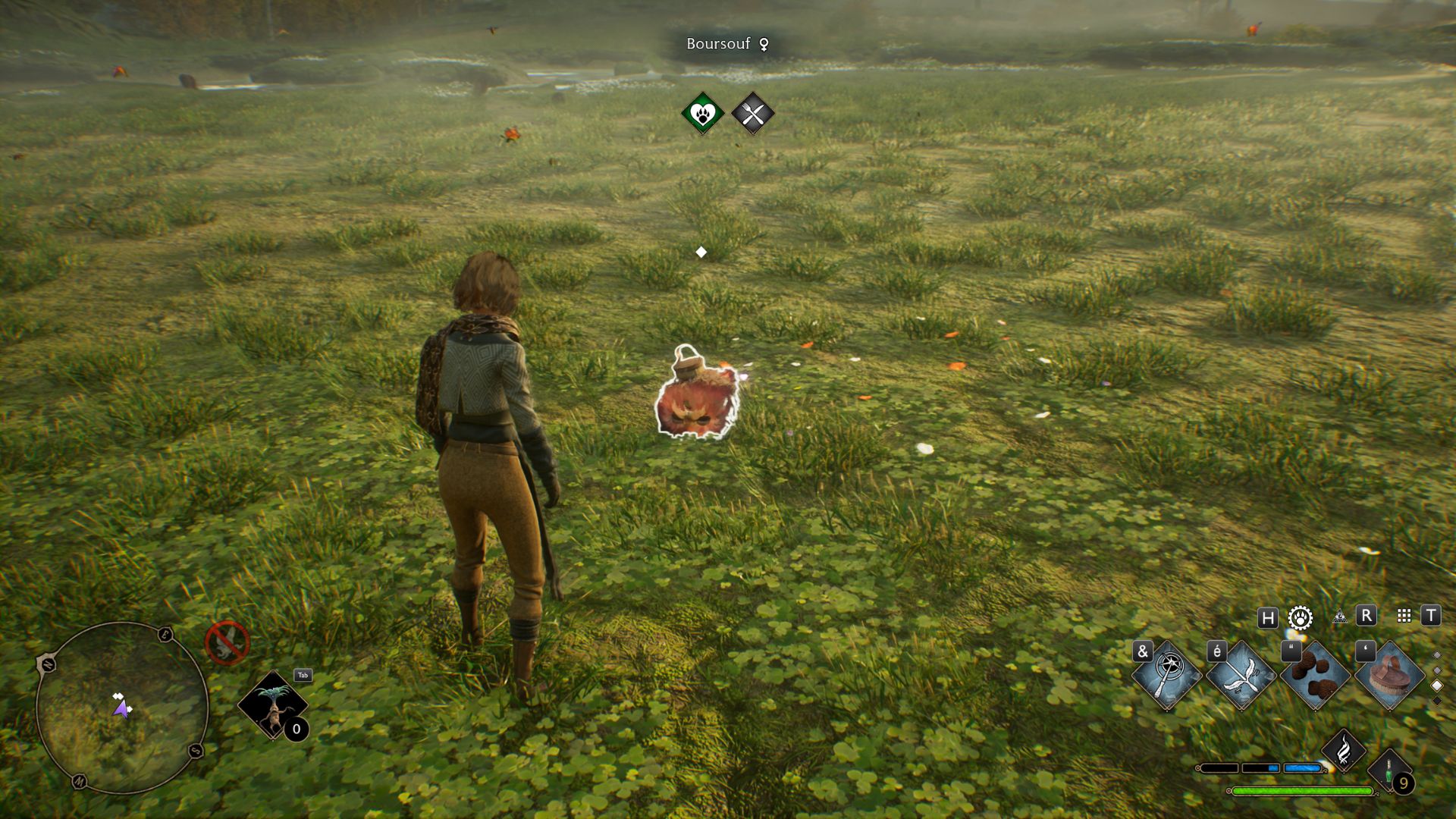Select the mandrake item slot
Screen dimensions: 1456x819
click(273, 705)
